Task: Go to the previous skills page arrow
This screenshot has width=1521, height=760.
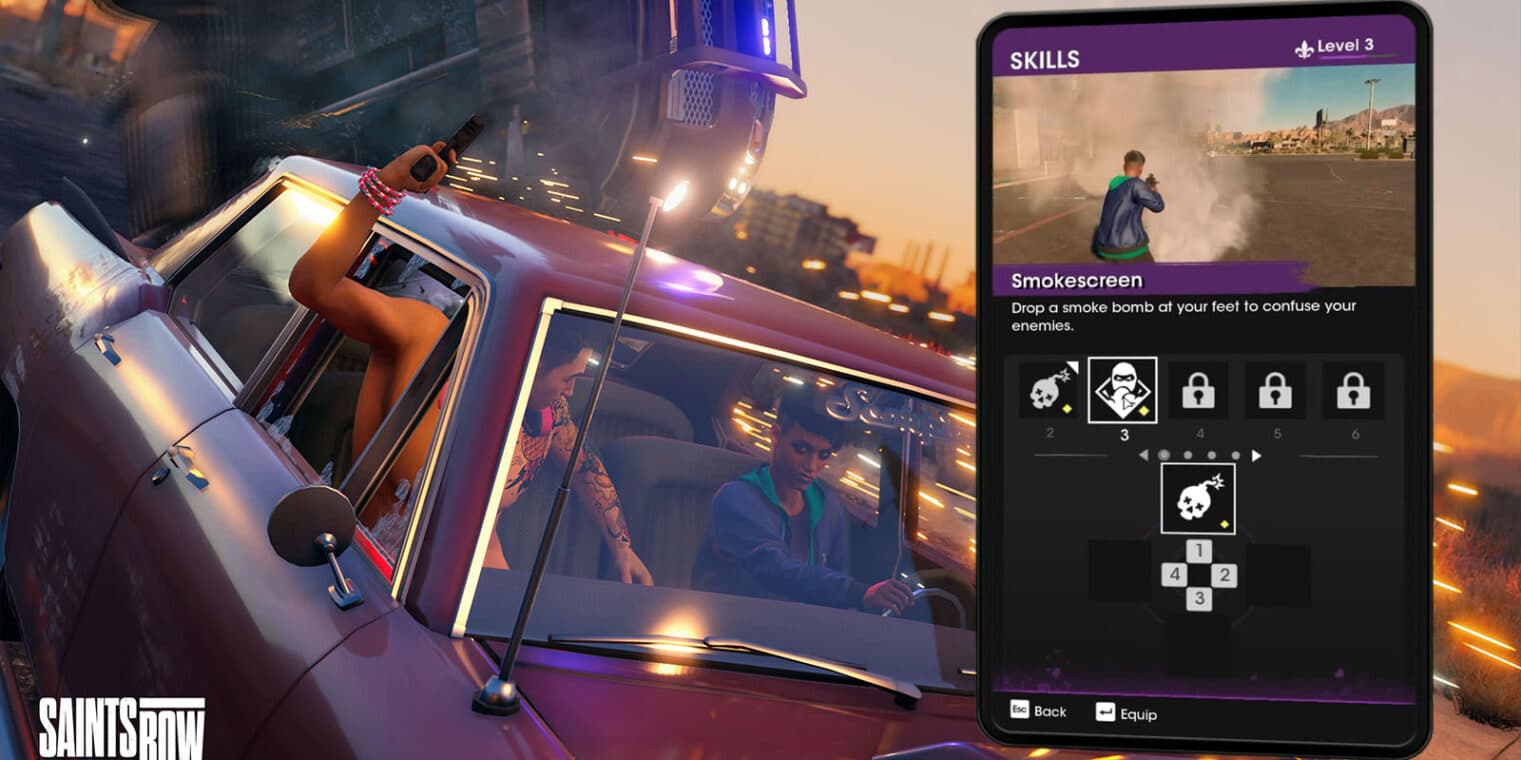Action: coord(1143,456)
